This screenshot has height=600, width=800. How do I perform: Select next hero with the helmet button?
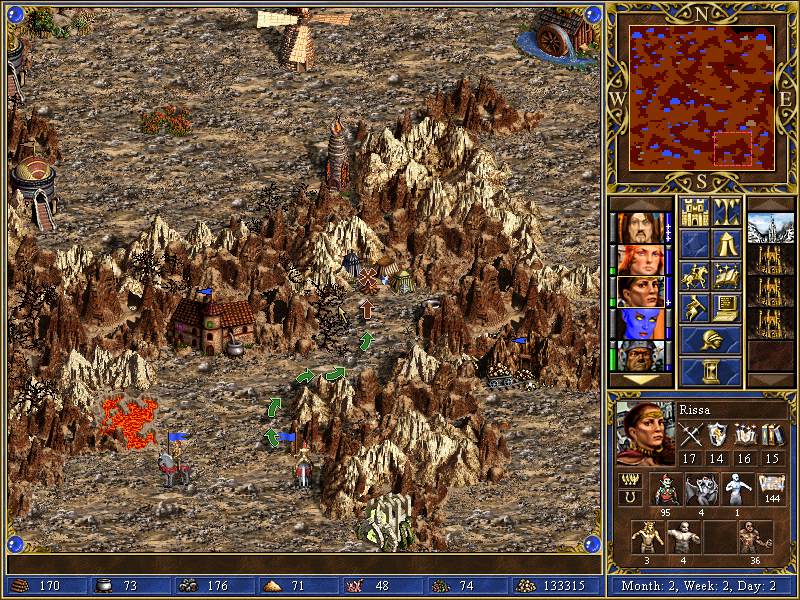point(710,340)
